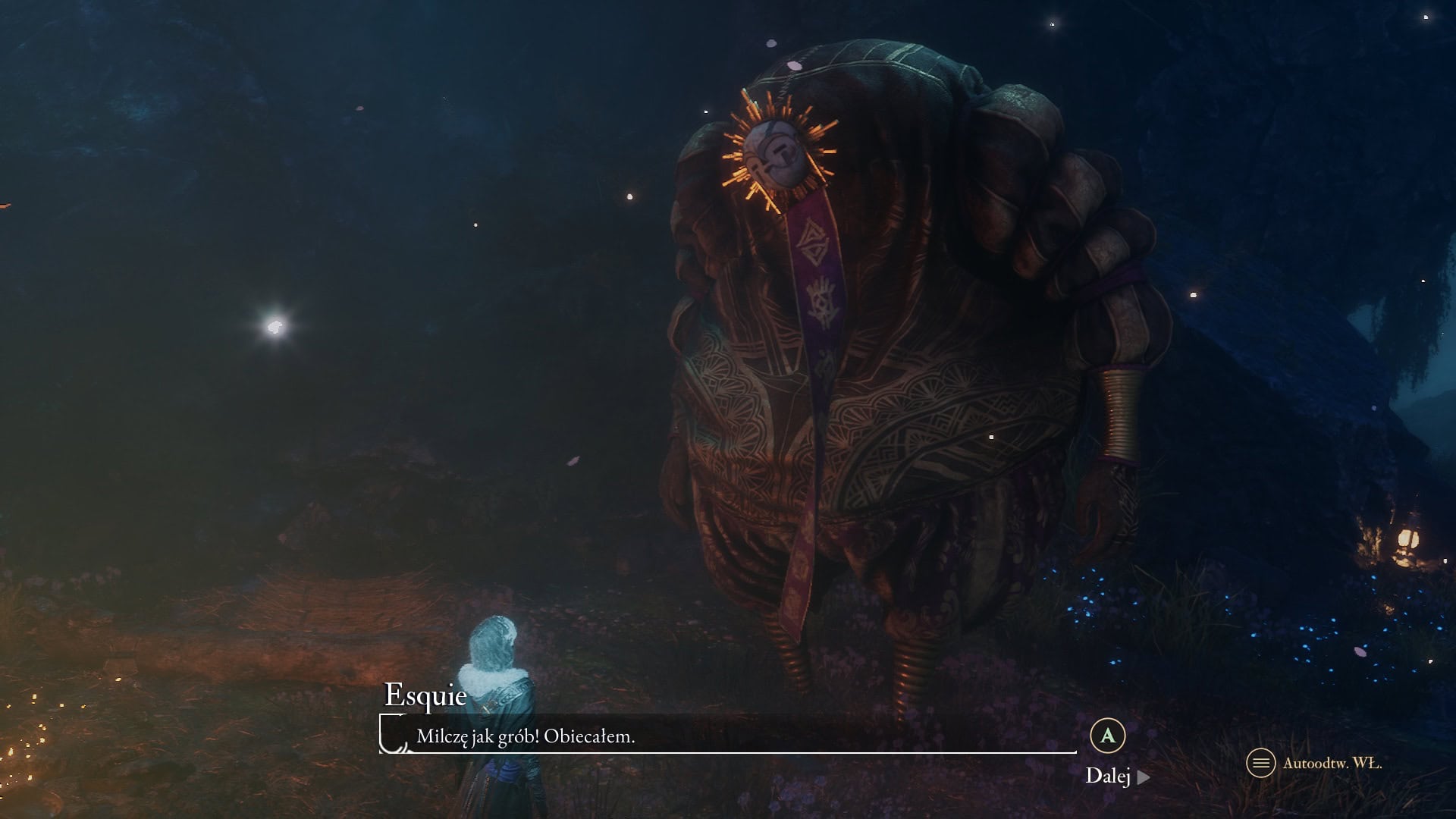
Task: Toggle the Autoodtw. autoplay setting
Action: pos(1315,763)
